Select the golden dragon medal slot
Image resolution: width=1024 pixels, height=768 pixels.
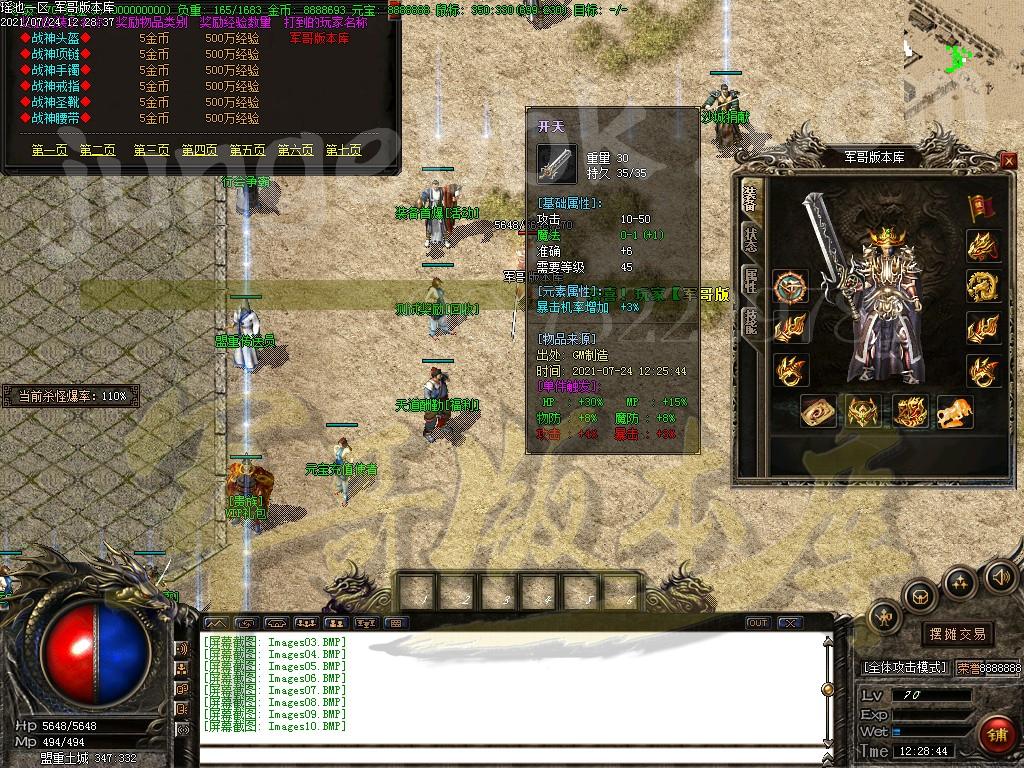983,287
